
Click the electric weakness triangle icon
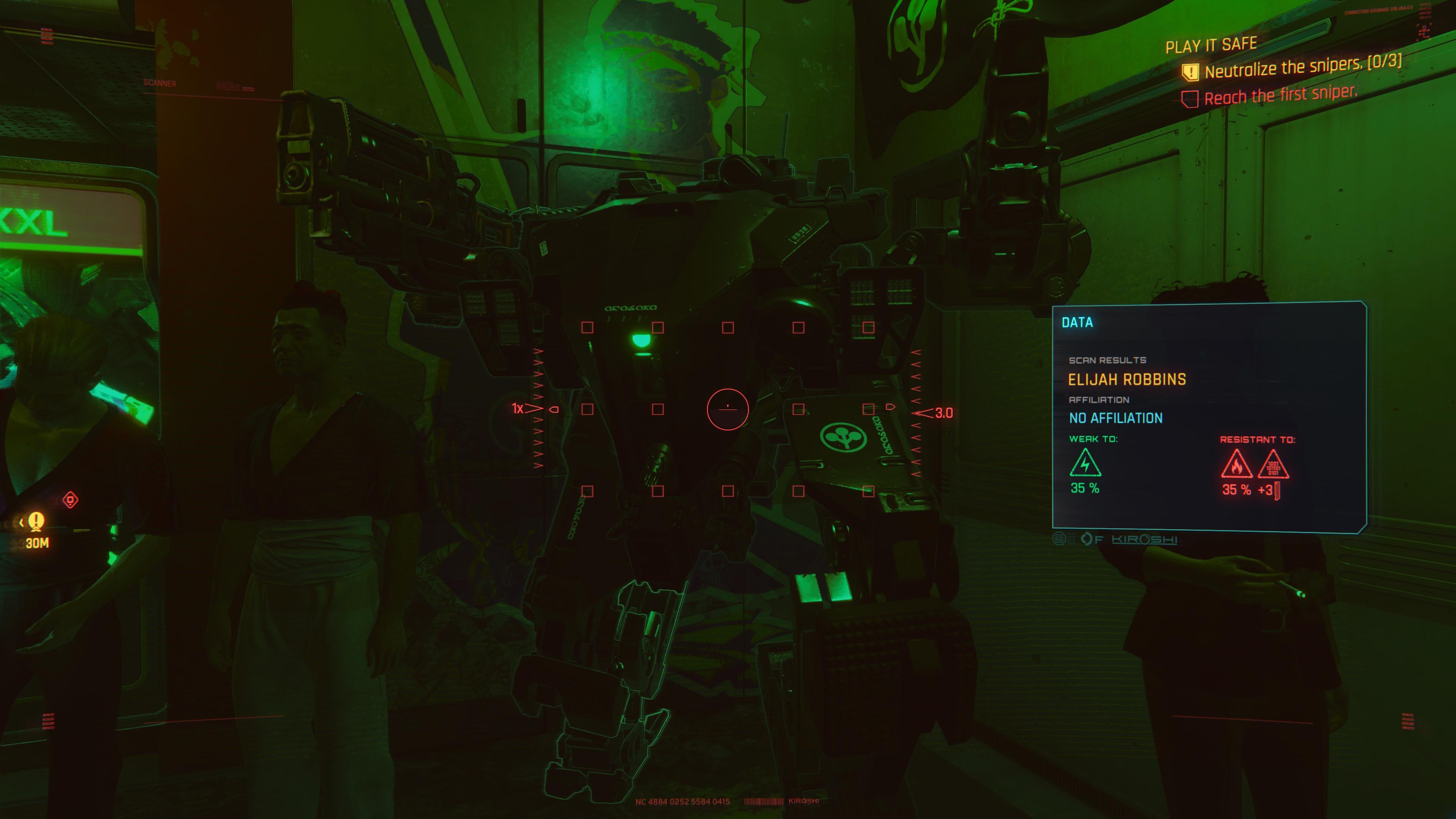coord(1085,463)
